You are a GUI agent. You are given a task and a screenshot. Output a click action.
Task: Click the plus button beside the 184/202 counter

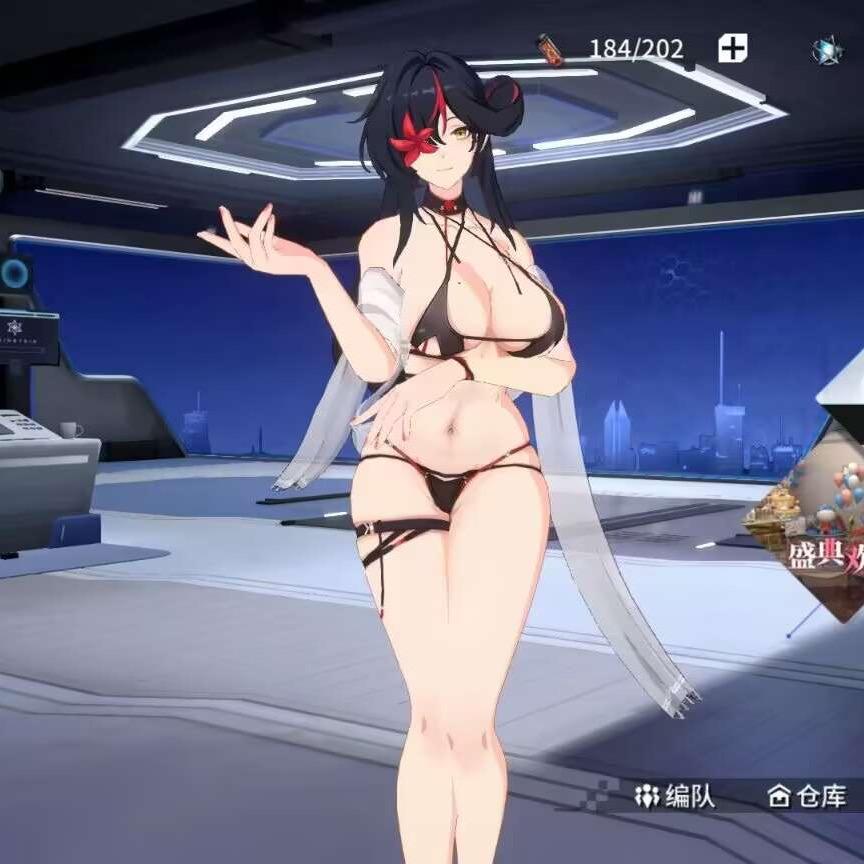point(732,47)
